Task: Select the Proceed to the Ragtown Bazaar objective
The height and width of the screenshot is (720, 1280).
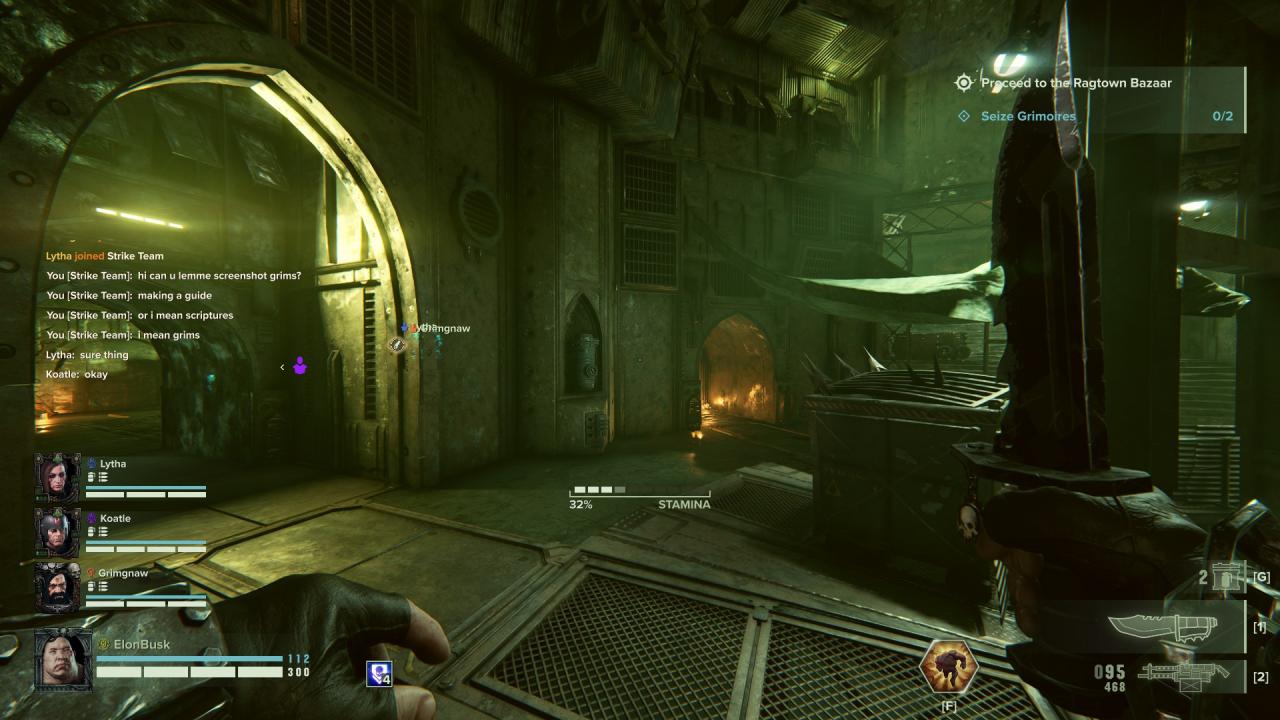Action: coord(1075,83)
